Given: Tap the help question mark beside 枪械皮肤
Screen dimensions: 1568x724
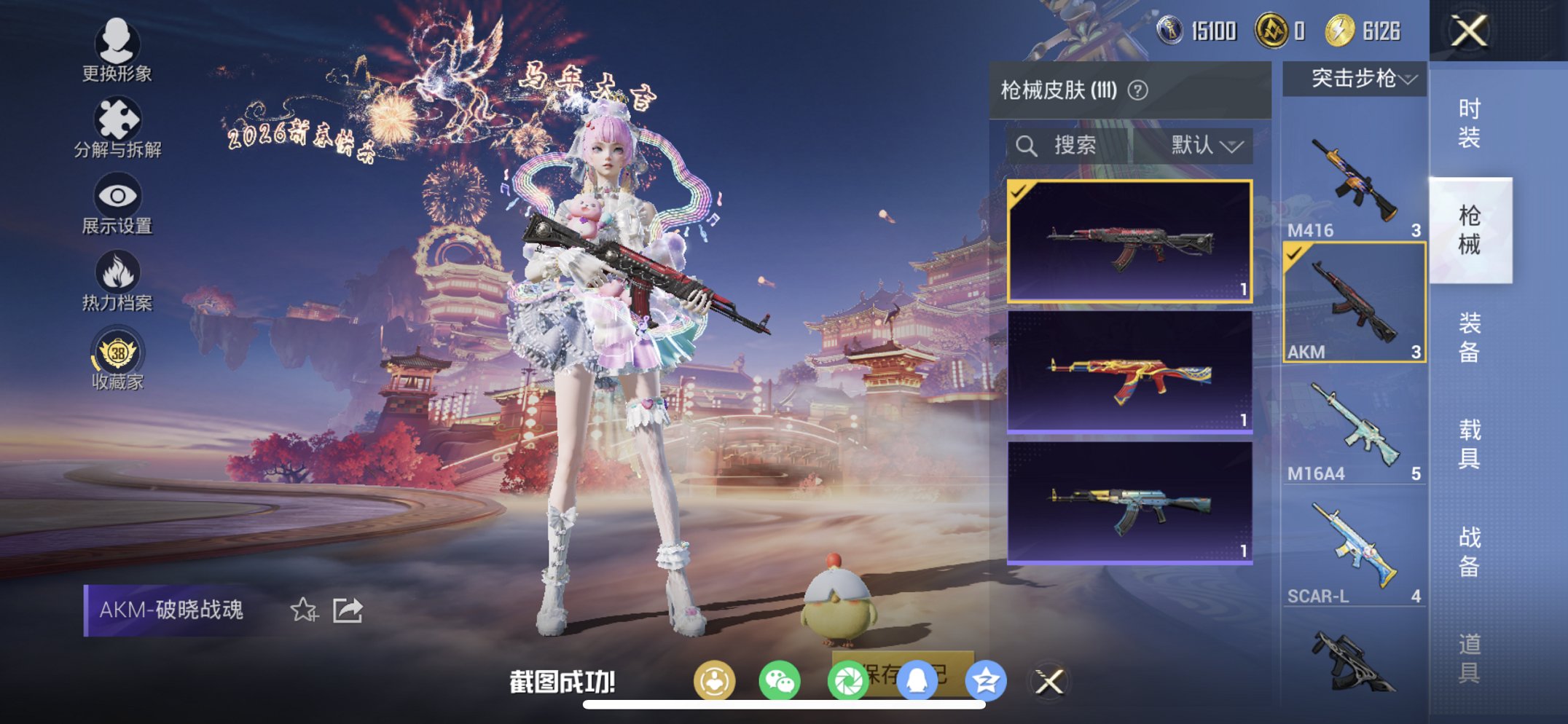Looking at the screenshot, I should tap(1137, 91).
